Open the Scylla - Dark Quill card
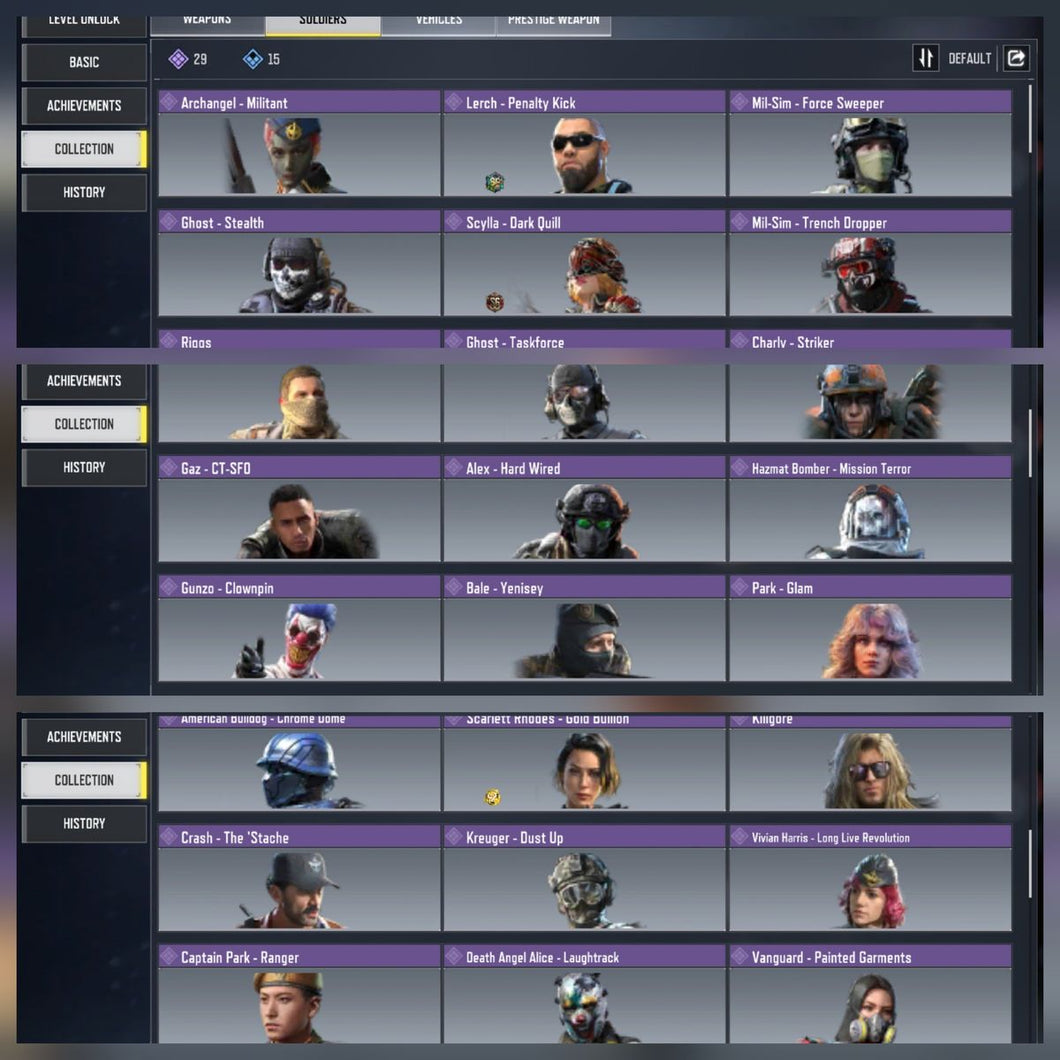1060x1060 pixels. click(x=584, y=264)
